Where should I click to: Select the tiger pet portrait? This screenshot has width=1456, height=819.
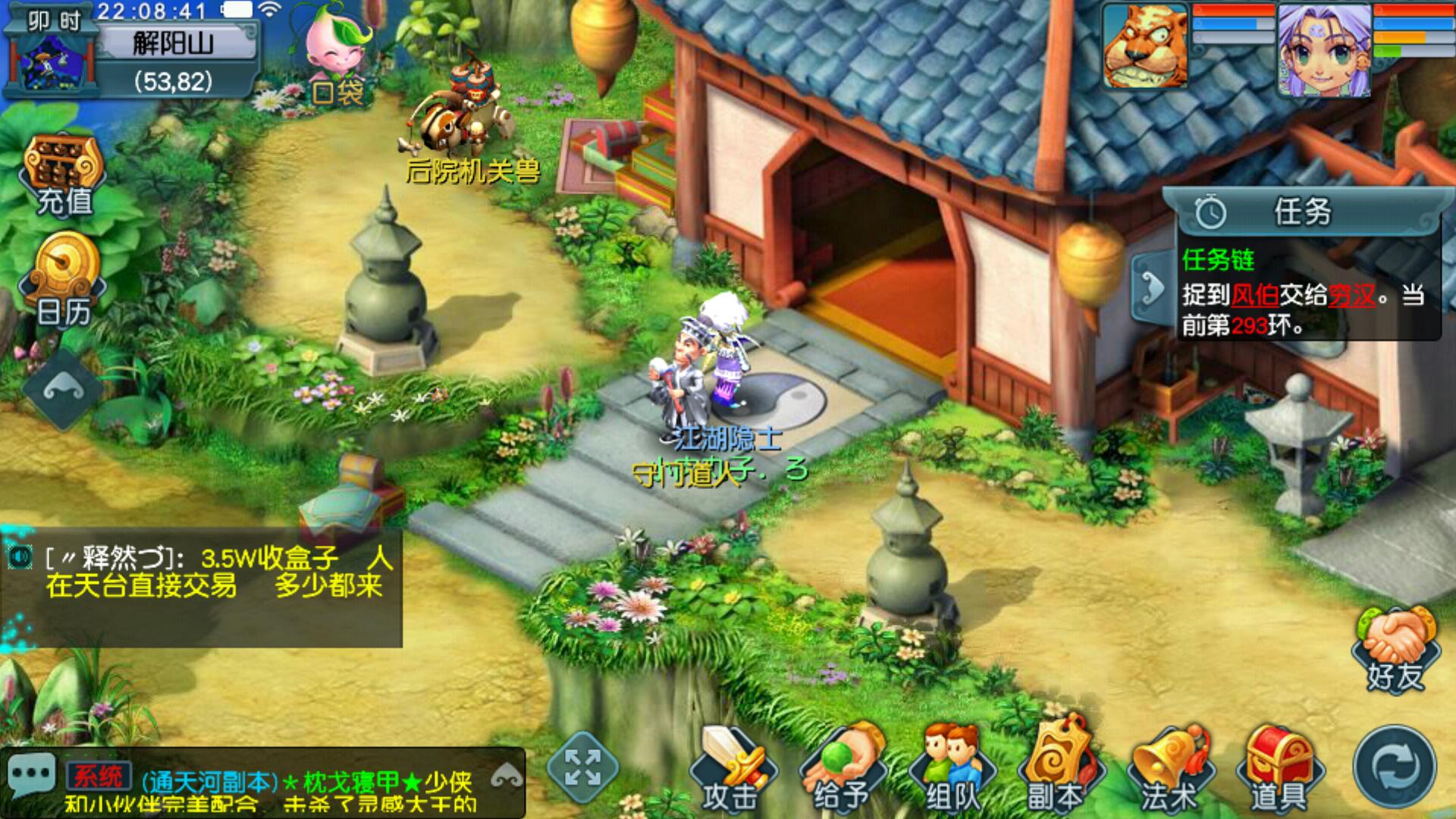[x=1145, y=47]
